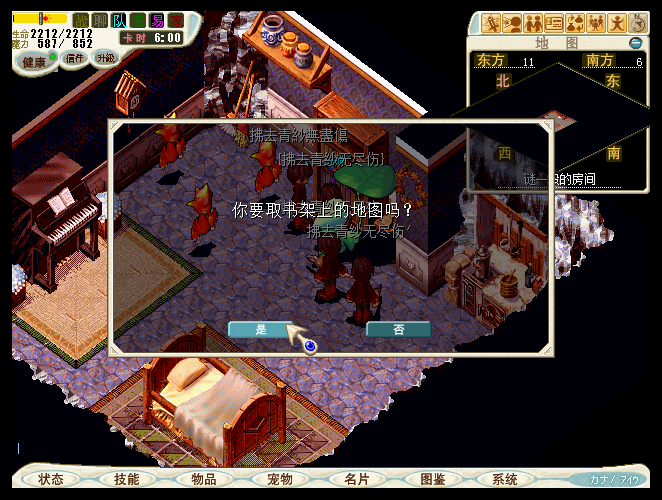Decline with the 否 (No) button

pos(398,329)
